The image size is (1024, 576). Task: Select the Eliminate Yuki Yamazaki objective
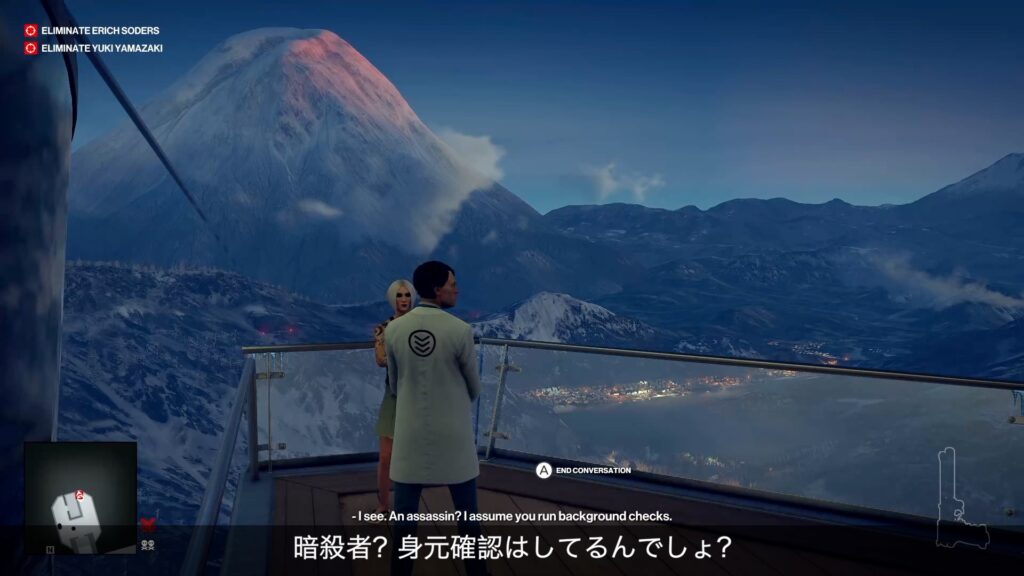coord(101,48)
